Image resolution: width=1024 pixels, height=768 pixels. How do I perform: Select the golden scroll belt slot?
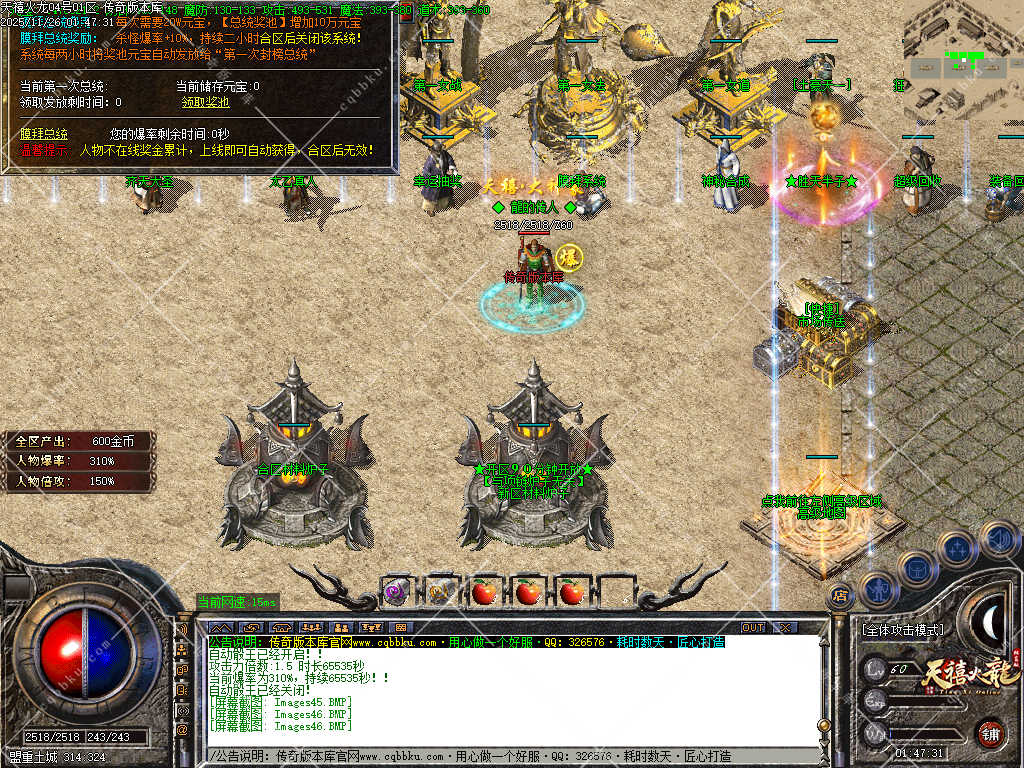pyautogui.click(x=439, y=591)
